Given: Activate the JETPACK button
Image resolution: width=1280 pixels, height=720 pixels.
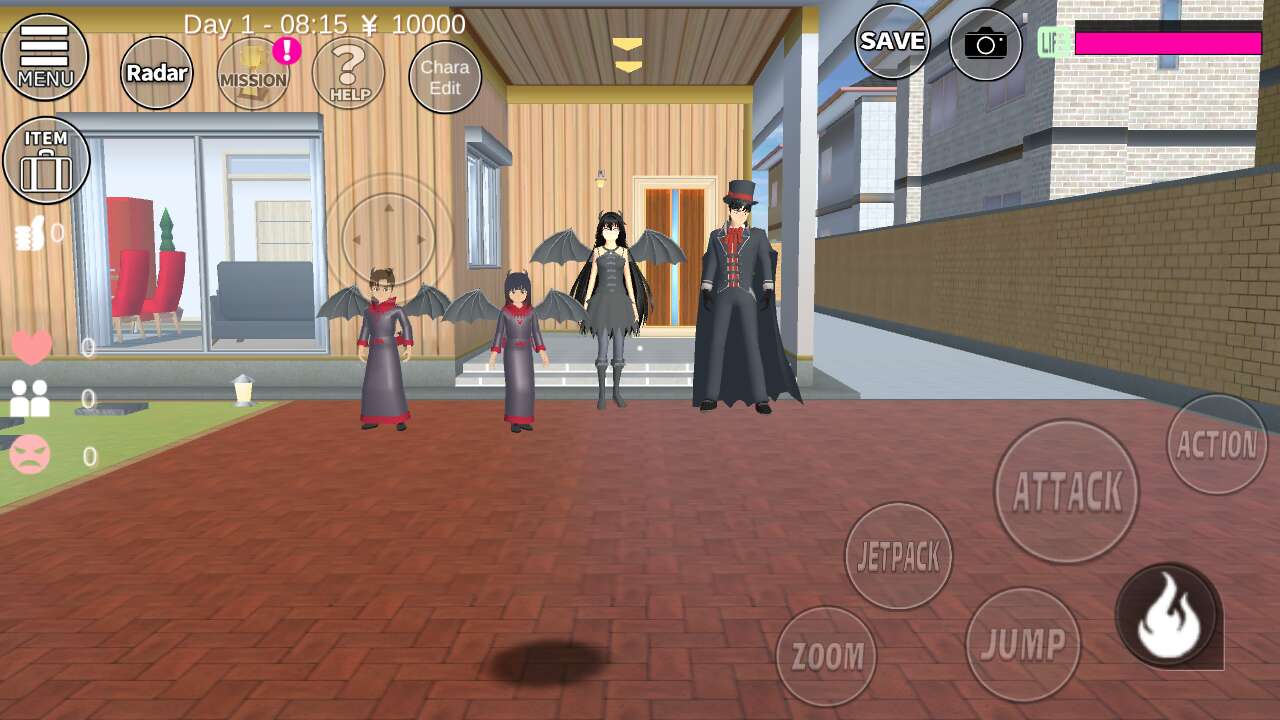Looking at the screenshot, I should click(898, 556).
